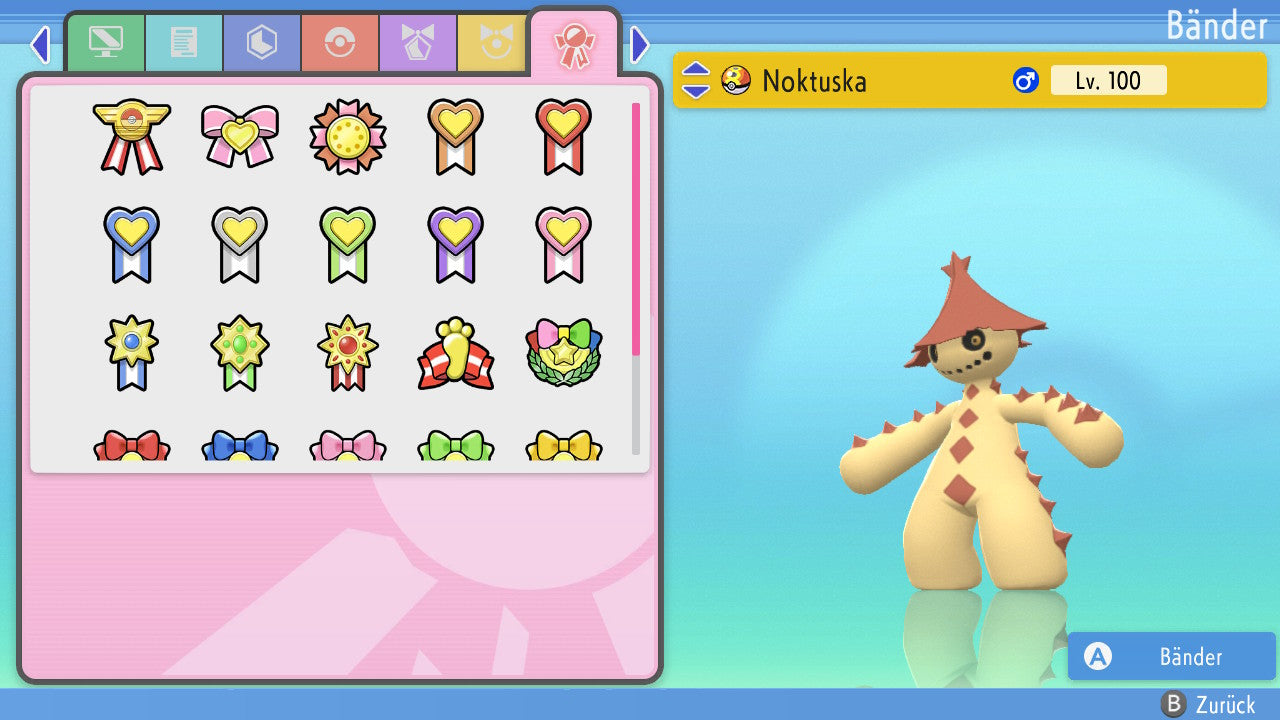Viewport: 1280px width, 720px height.
Task: Go to the next tab with right arrow
Action: coord(640,44)
